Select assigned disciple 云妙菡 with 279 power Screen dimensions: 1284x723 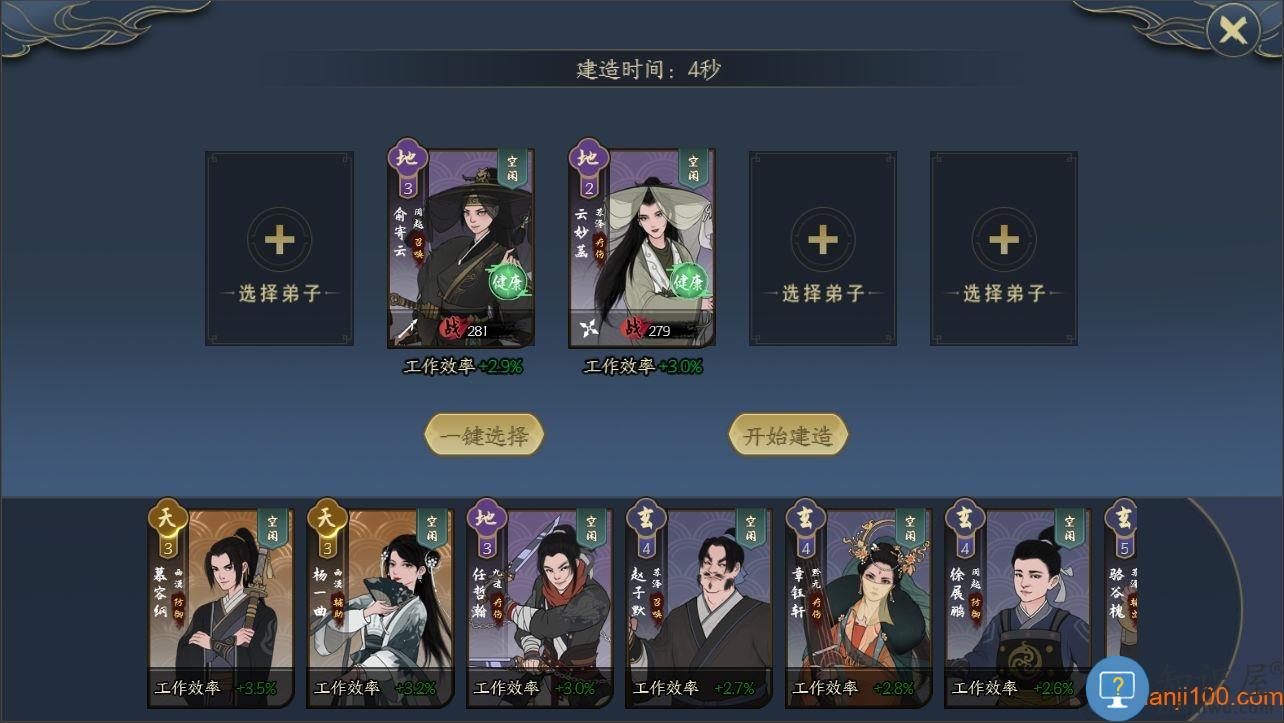(642, 248)
